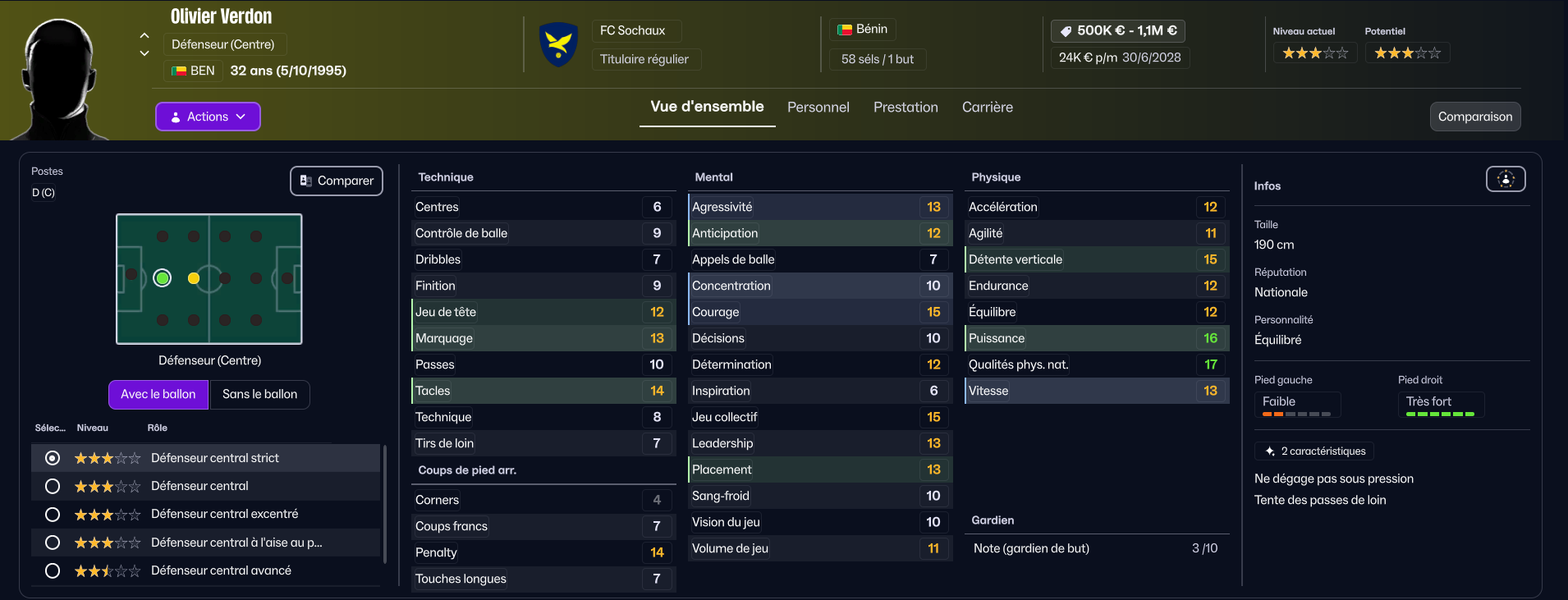
Task: Select the Défenseur central strict role
Action: pos(53,458)
